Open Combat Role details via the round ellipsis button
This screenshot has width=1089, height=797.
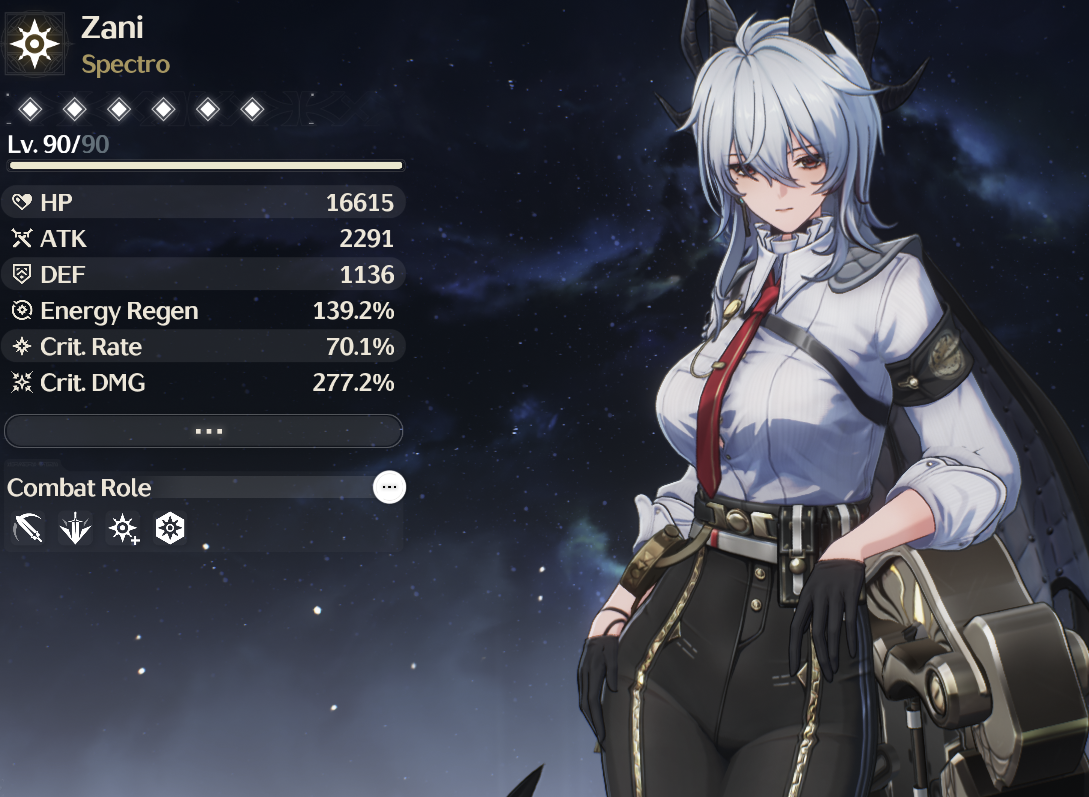(389, 487)
